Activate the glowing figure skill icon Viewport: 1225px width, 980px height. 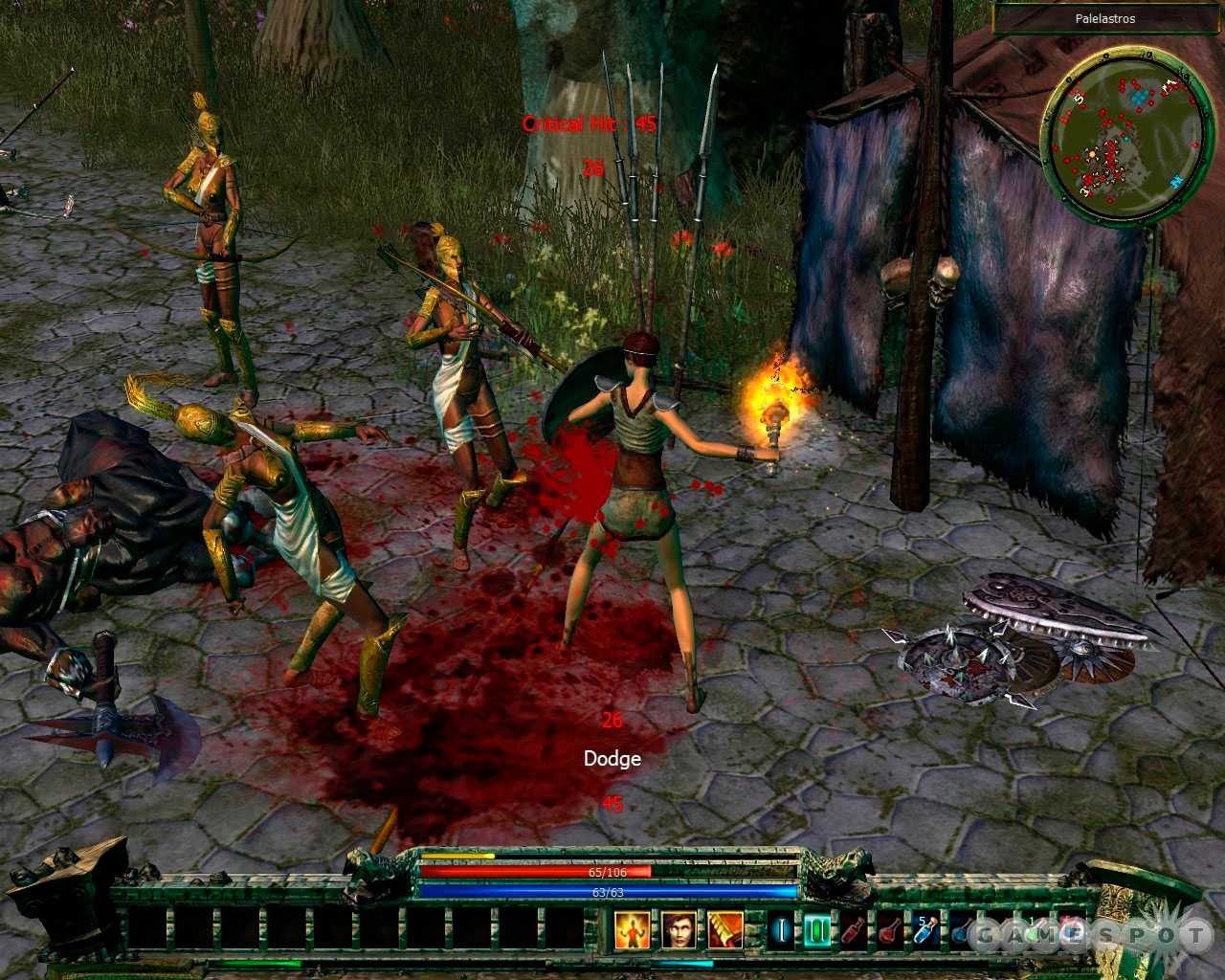click(x=632, y=929)
